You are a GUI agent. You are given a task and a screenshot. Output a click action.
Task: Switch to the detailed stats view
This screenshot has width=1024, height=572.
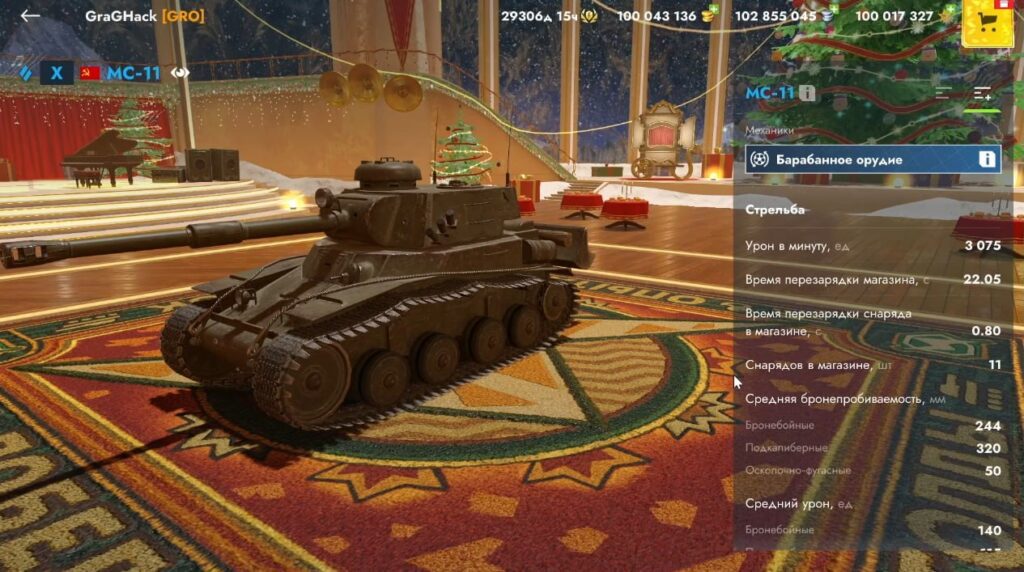coord(982,93)
